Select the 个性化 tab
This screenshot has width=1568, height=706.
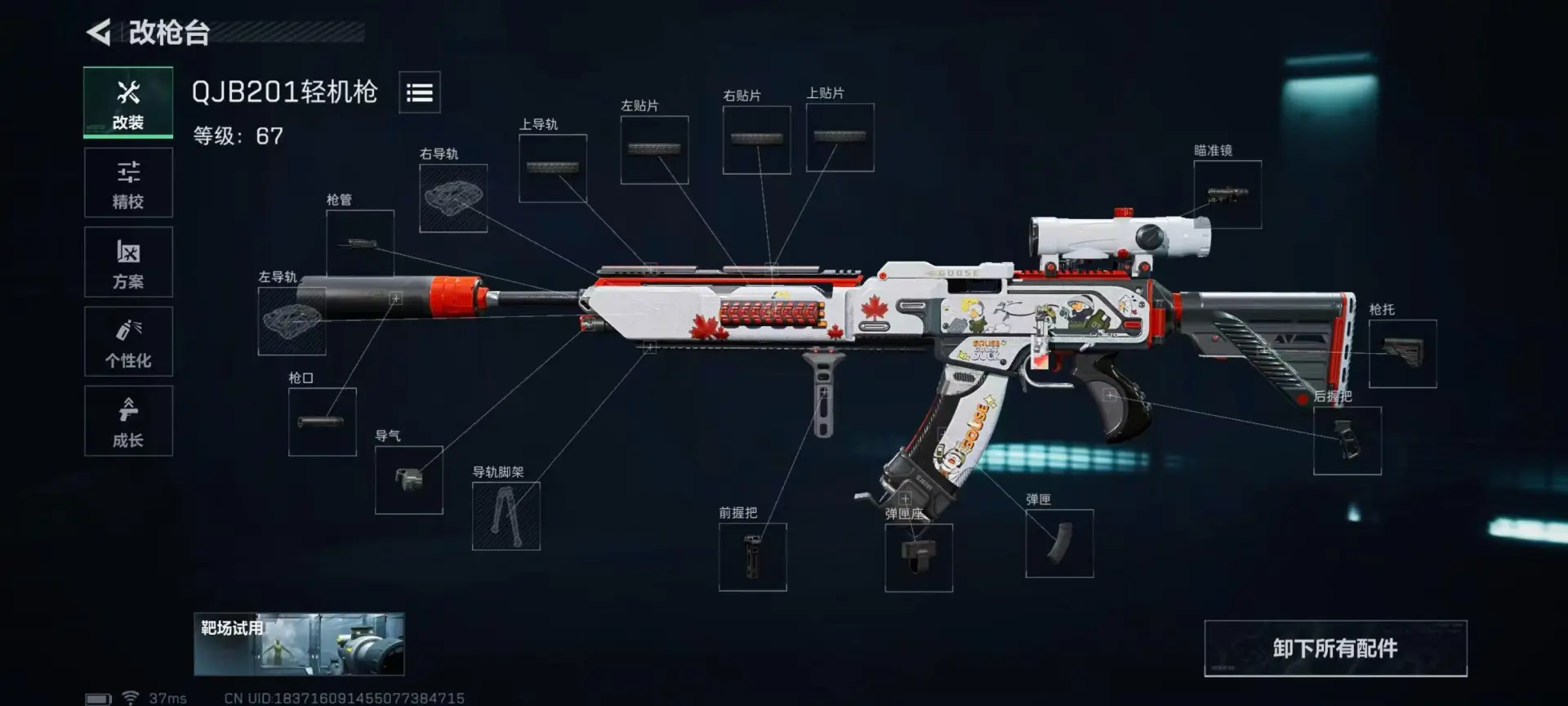click(x=128, y=342)
